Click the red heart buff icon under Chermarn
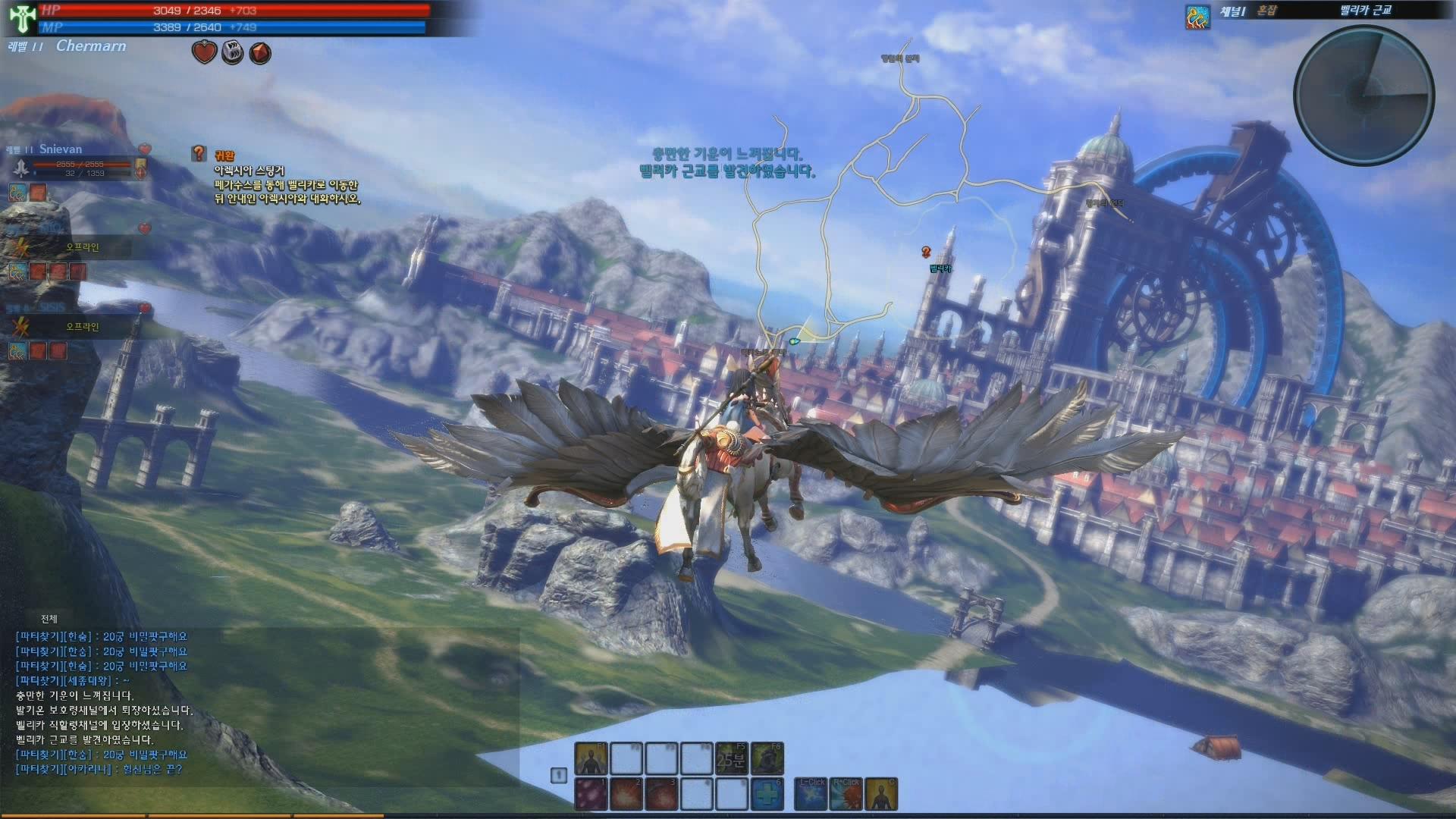 point(204,52)
